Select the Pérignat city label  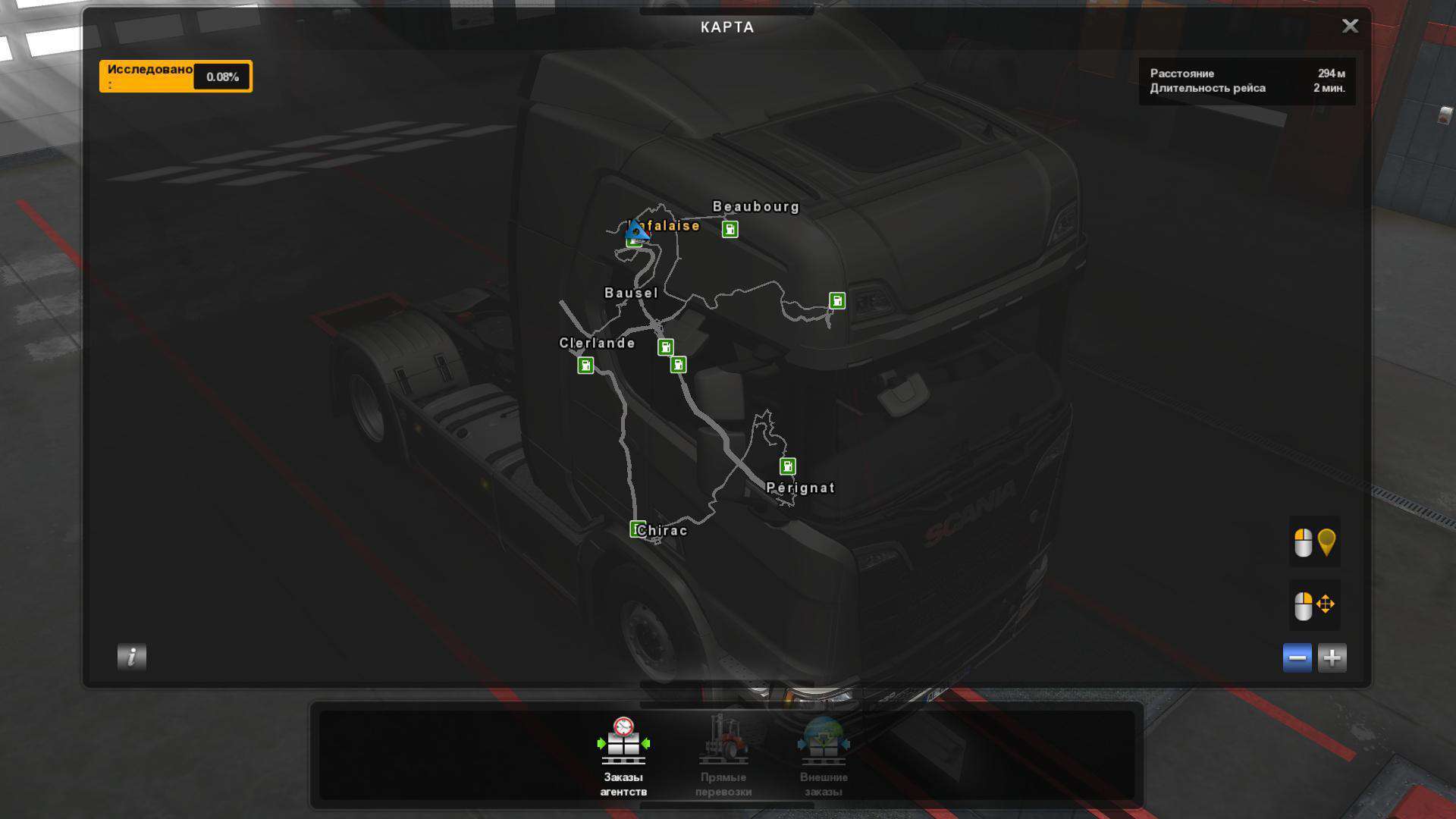click(x=800, y=488)
